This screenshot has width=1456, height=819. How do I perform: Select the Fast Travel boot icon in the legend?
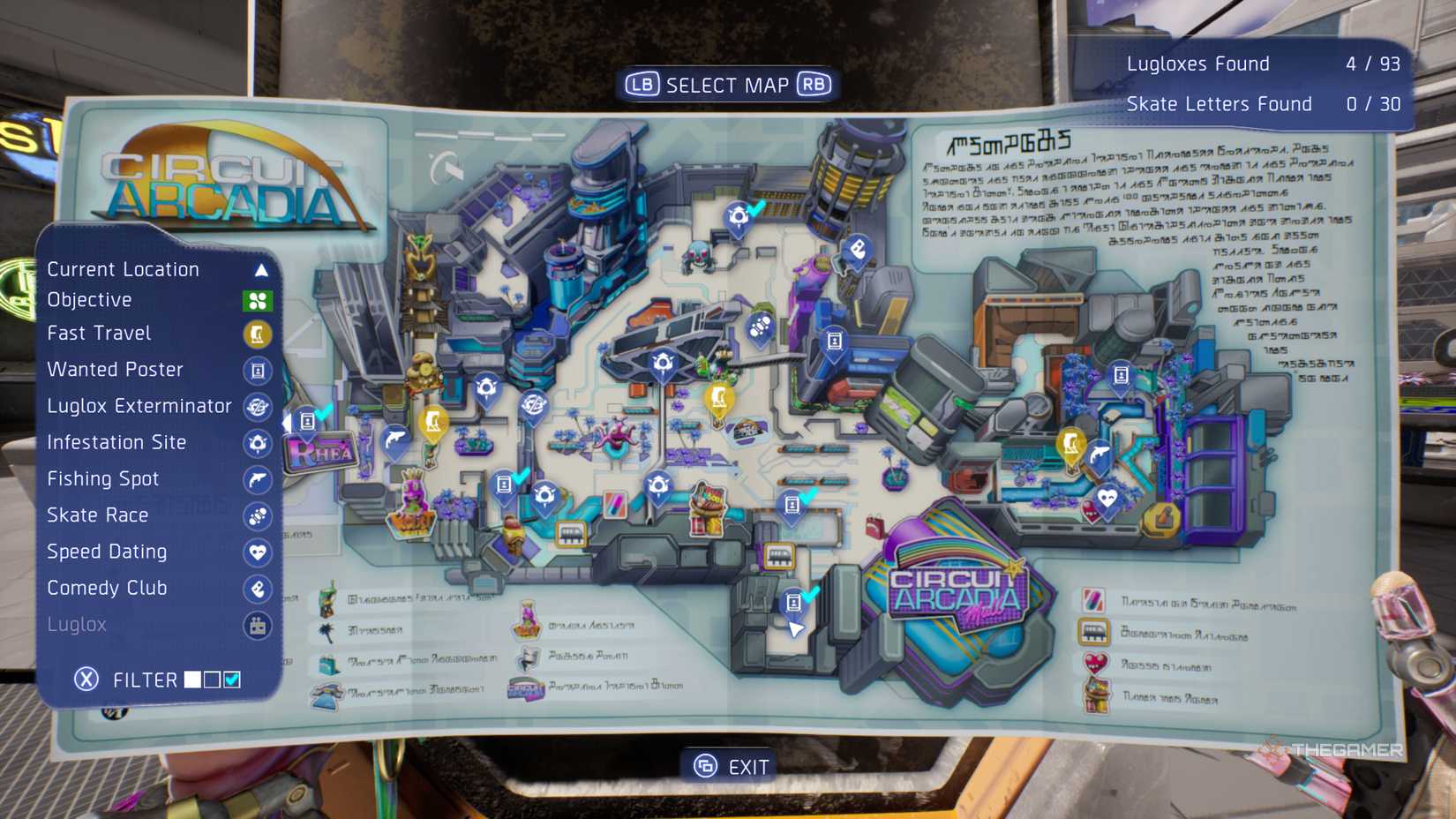(259, 334)
